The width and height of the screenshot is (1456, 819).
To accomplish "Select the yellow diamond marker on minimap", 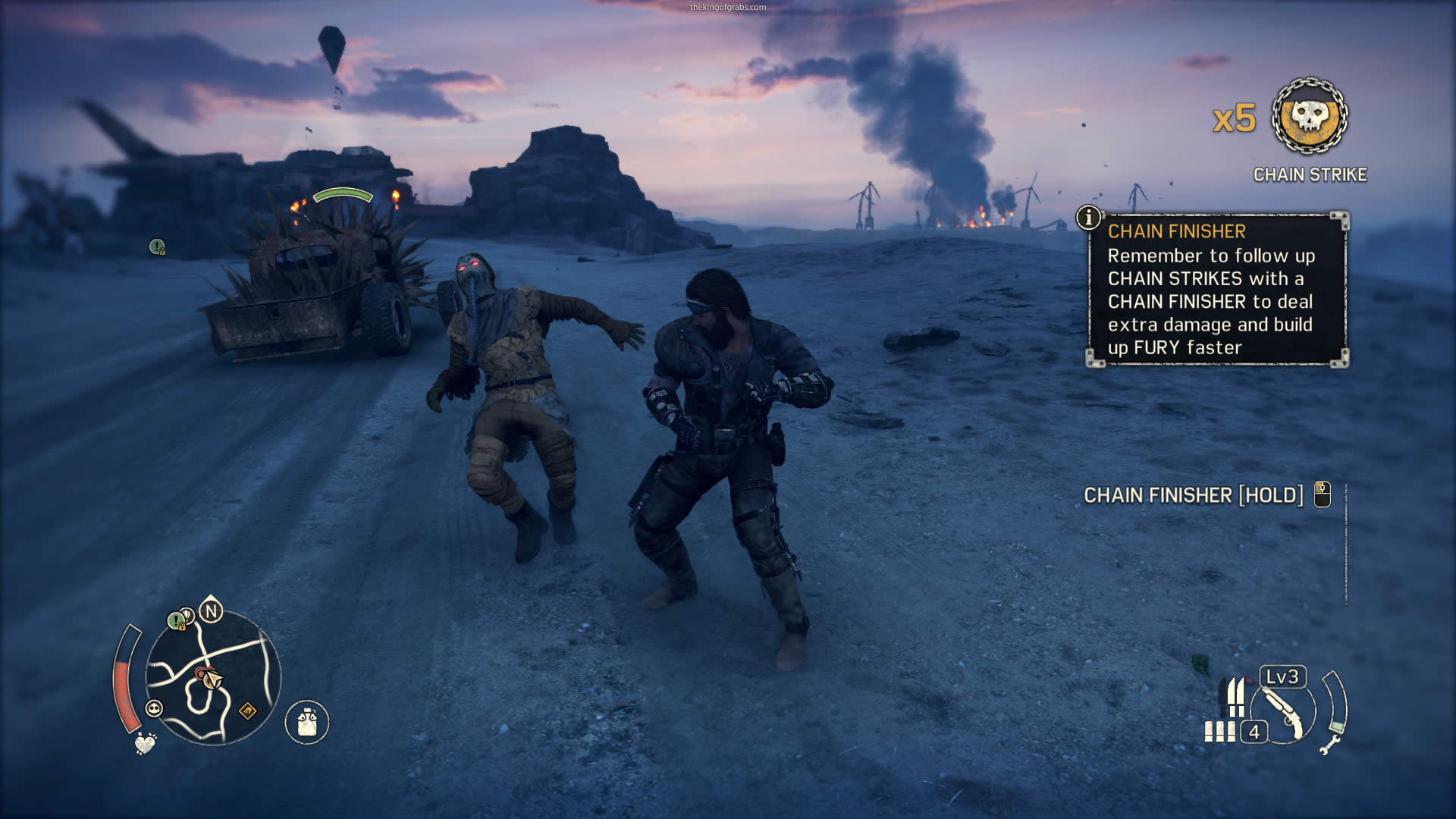I will (x=248, y=711).
